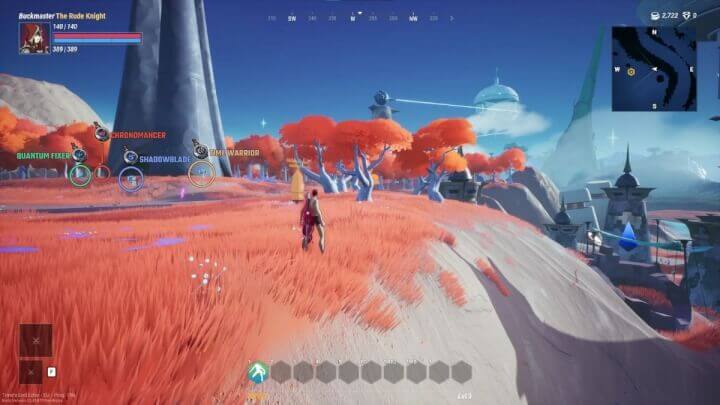Image resolution: width=720 pixels, height=405 pixels.
Task: Click the coin currency icon
Action: click(x=654, y=16)
